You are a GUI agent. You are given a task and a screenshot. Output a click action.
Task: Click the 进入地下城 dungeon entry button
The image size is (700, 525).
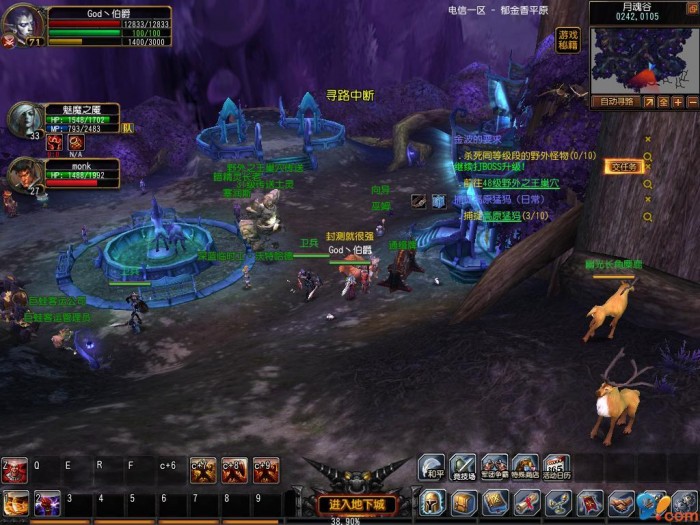click(349, 504)
